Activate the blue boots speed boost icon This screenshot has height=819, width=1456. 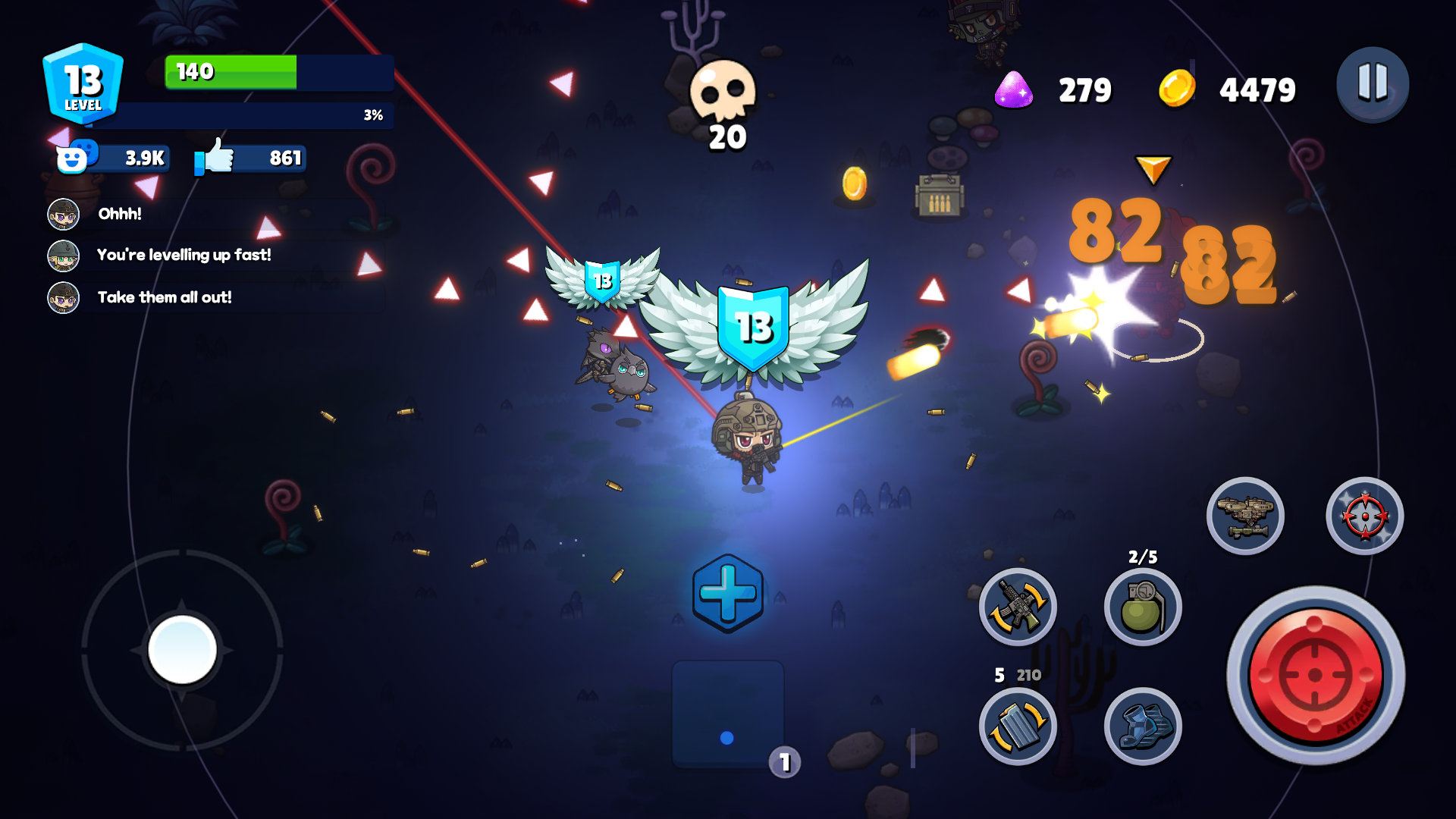(x=1141, y=726)
